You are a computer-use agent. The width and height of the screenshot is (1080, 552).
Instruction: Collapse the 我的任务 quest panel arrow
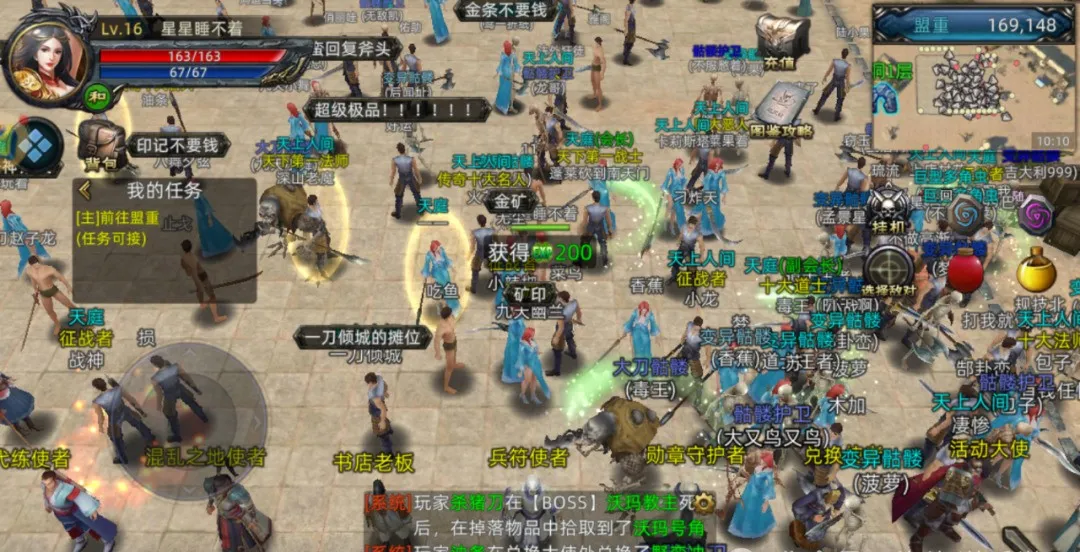pos(85,191)
